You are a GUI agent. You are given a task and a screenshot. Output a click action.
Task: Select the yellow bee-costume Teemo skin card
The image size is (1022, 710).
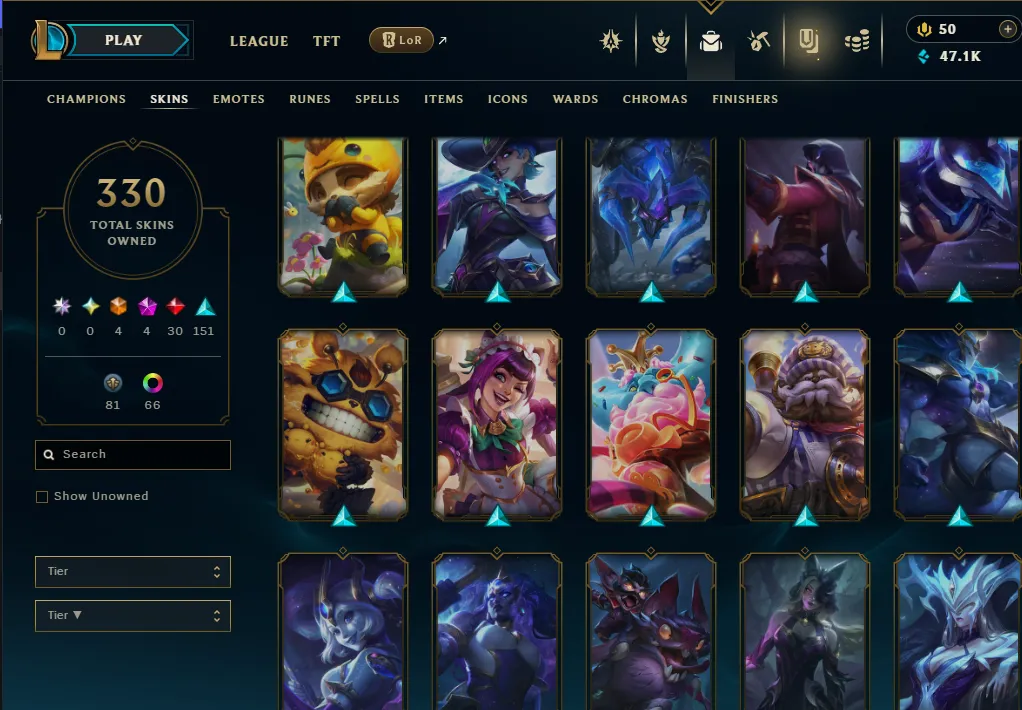[x=343, y=217]
